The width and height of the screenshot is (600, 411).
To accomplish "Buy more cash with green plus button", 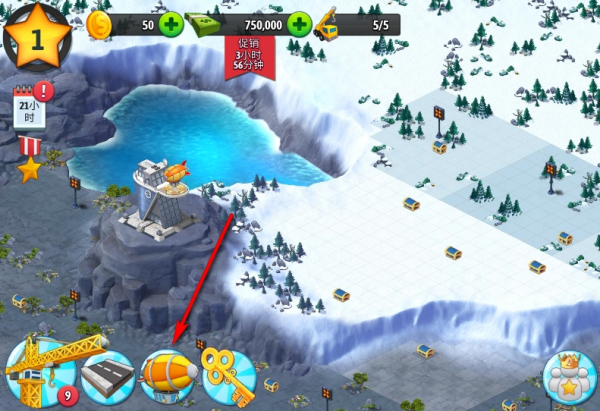I will 298,24.
